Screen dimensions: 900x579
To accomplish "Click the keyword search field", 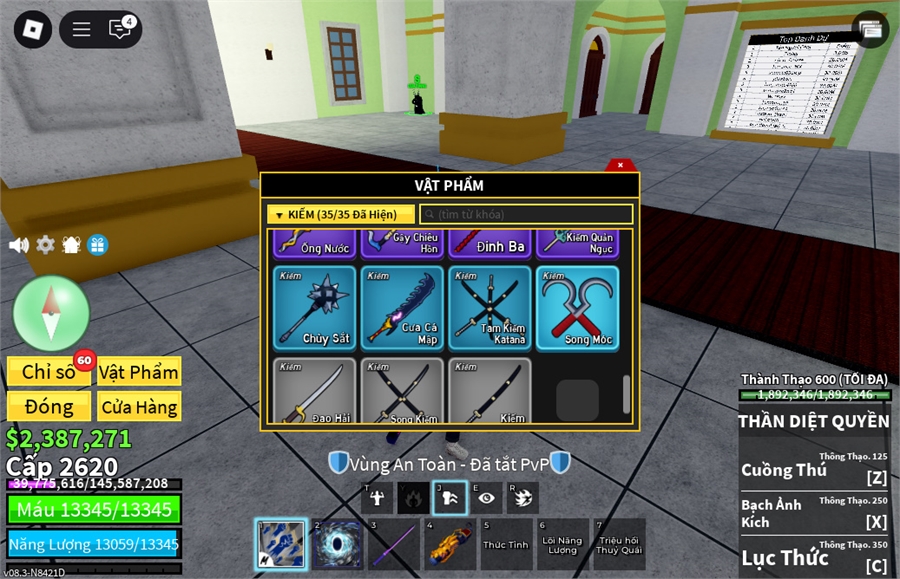I will [526, 214].
